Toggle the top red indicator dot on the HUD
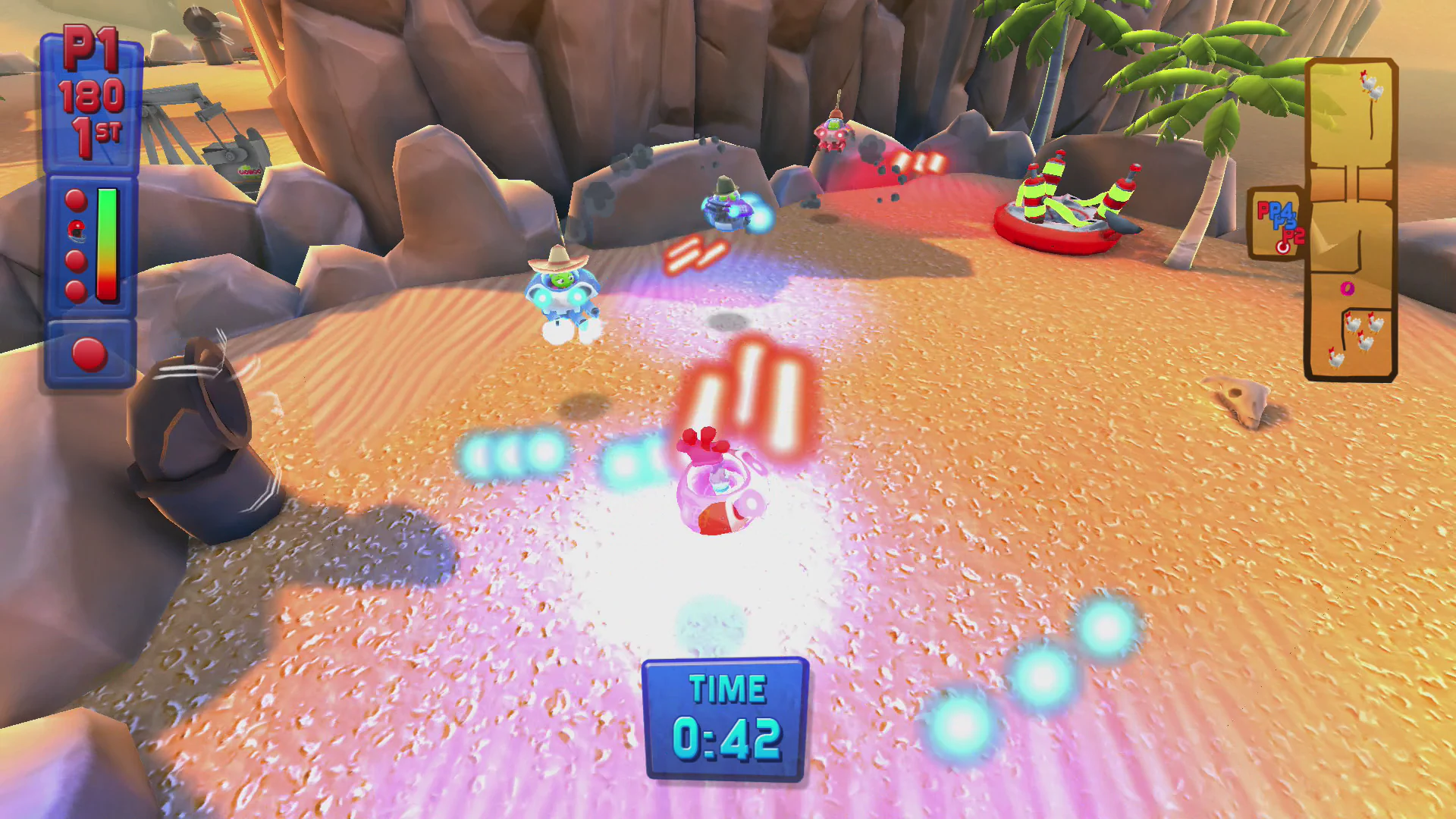This screenshot has height=819, width=1456. [x=74, y=199]
